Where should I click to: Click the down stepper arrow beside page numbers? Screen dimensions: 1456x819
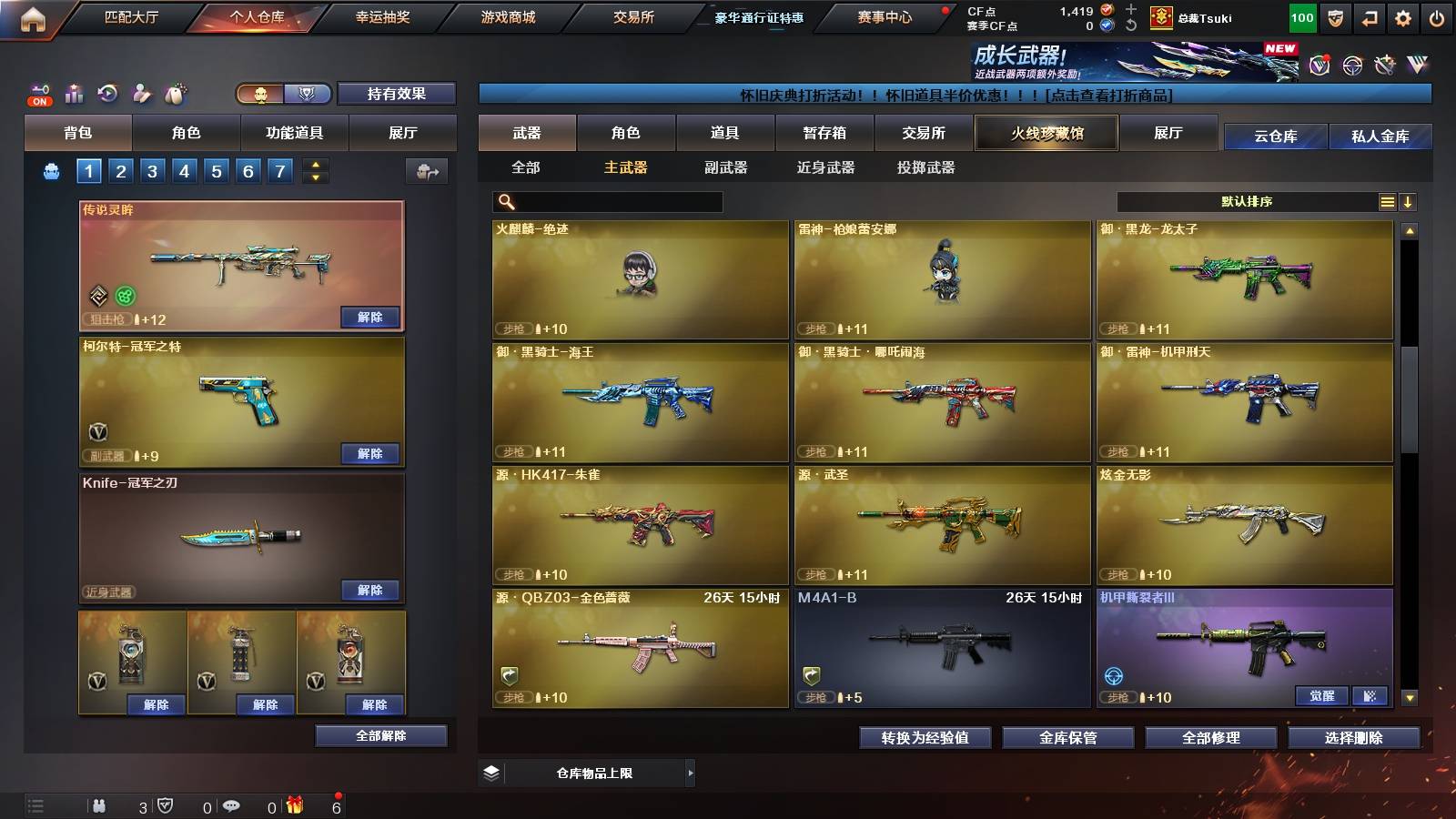click(314, 176)
